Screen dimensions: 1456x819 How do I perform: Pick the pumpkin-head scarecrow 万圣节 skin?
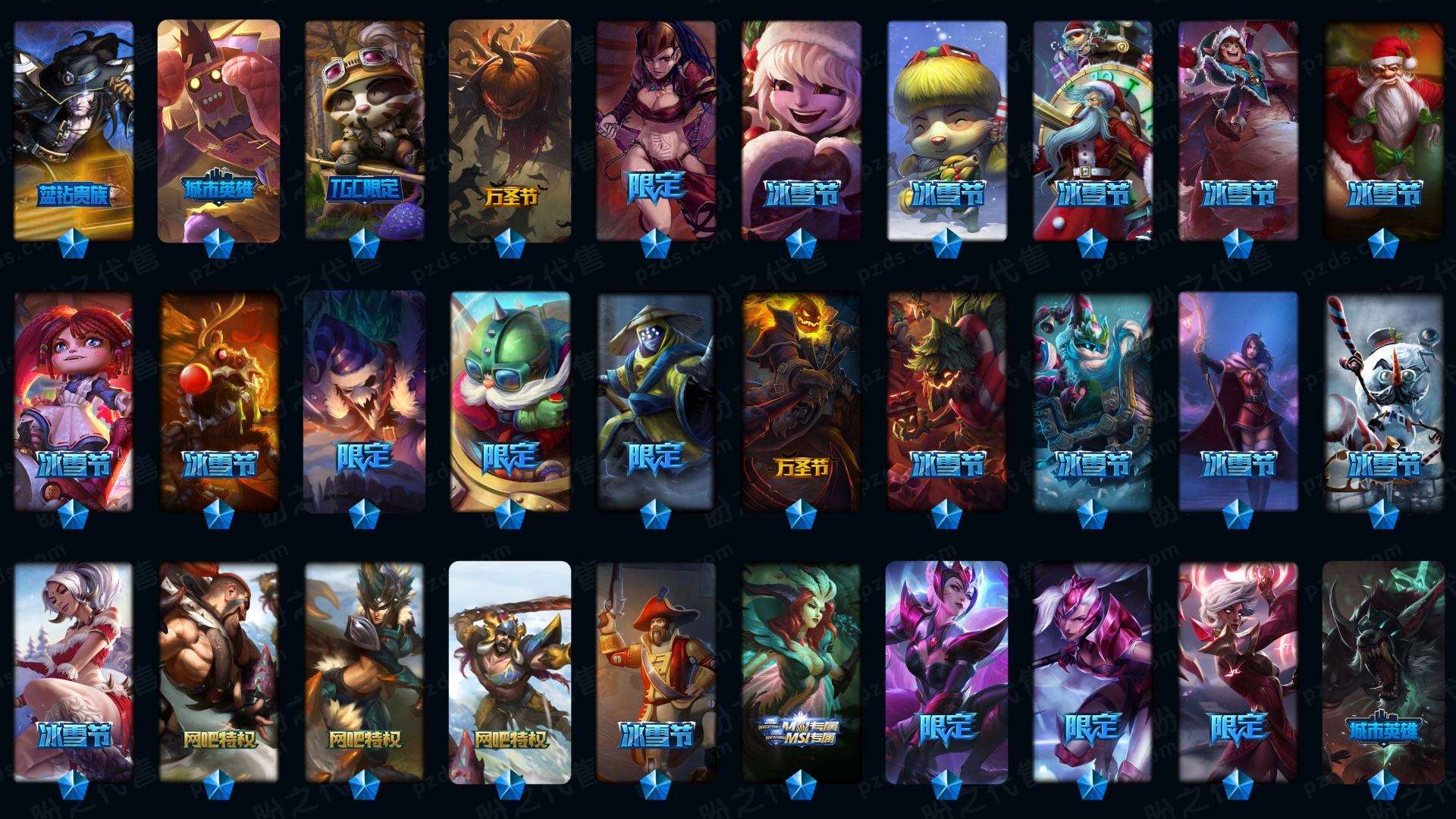pos(510,130)
